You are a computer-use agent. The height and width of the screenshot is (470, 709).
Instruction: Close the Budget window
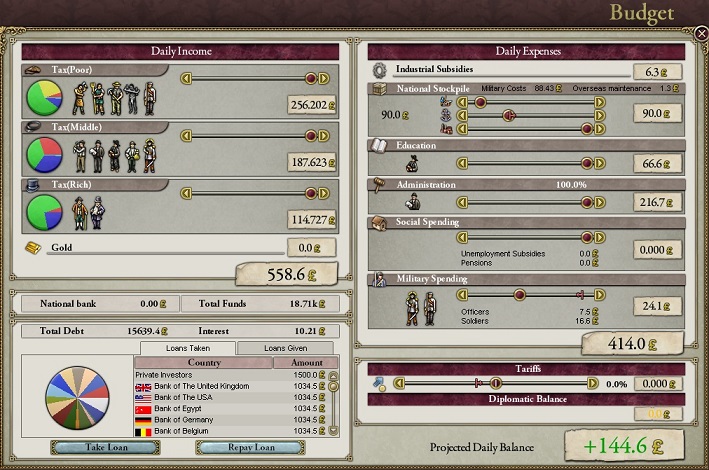[701, 33]
